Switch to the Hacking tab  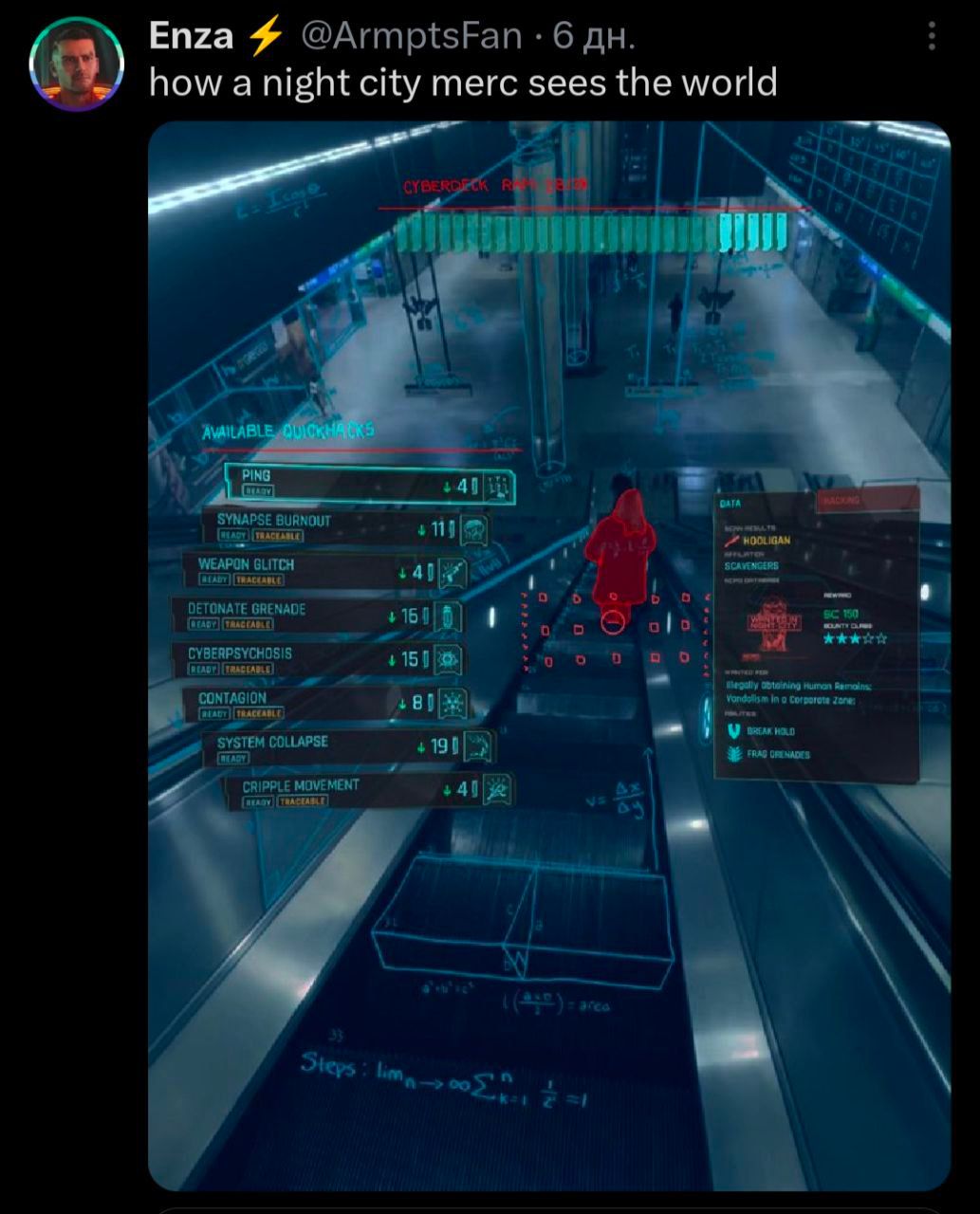866,500
